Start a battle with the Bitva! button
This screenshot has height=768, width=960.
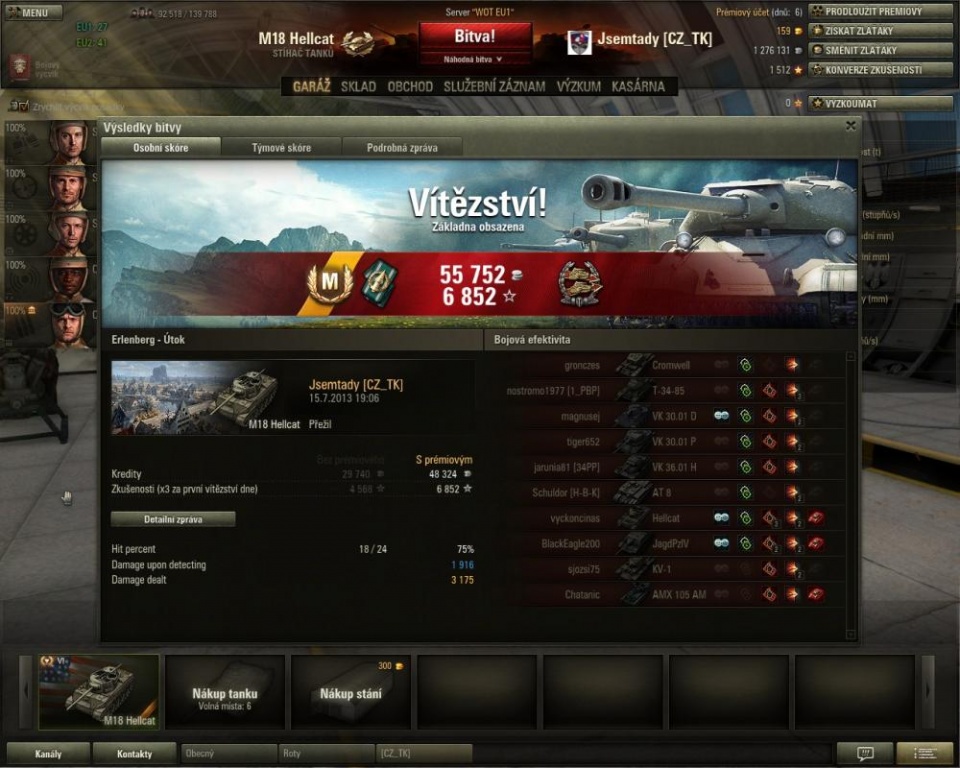[475, 36]
